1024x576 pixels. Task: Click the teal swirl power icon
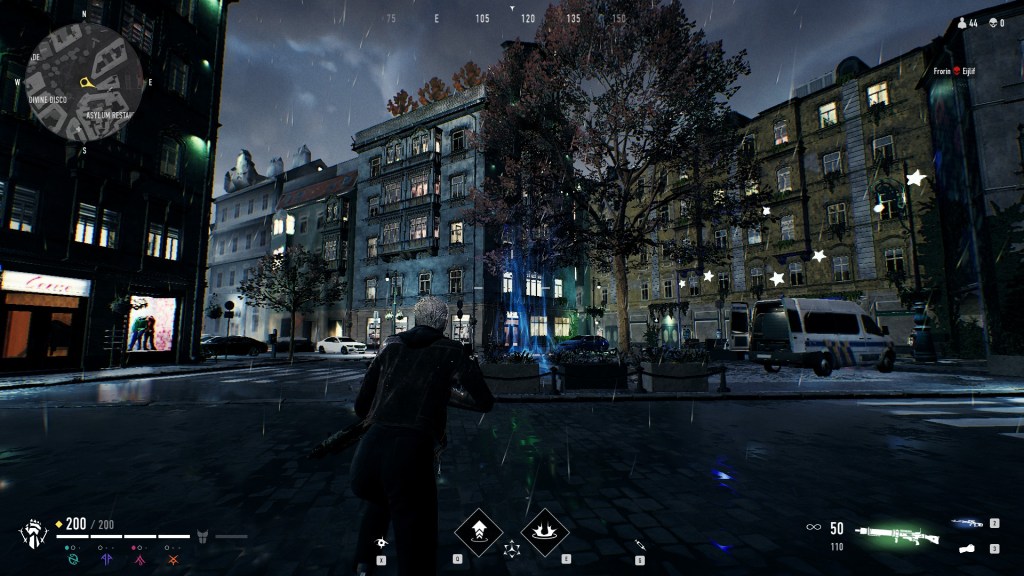click(x=72, y=559)
